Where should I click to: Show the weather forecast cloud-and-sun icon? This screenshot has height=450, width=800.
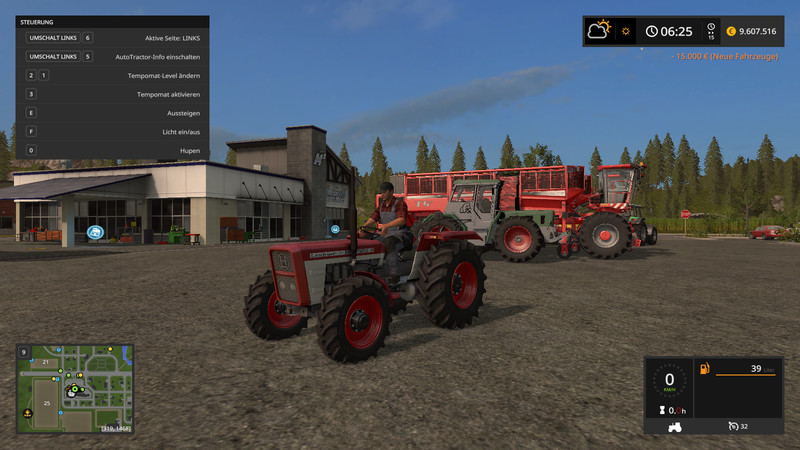[600, 30]
